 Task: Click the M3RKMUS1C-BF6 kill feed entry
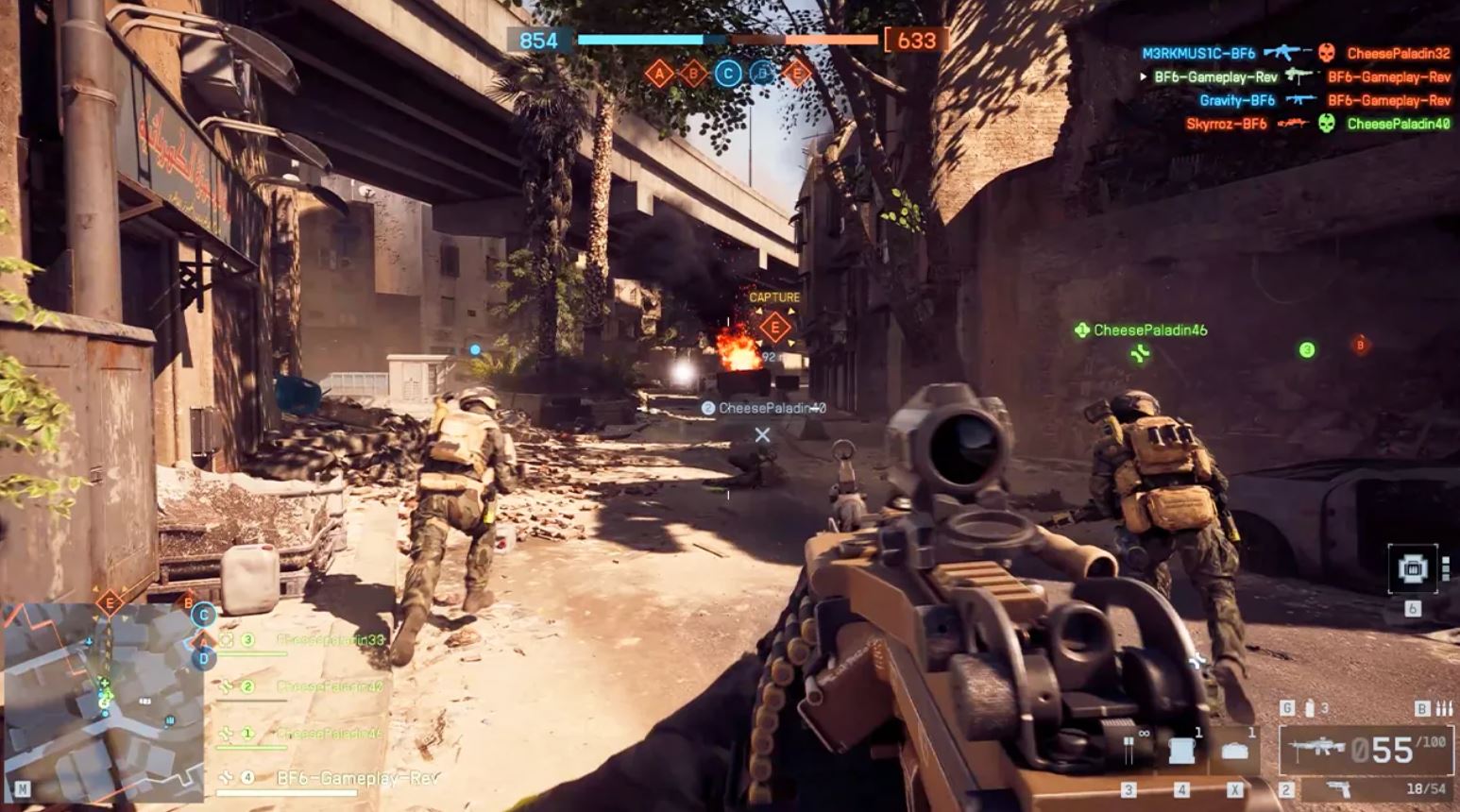point(1198,54)
